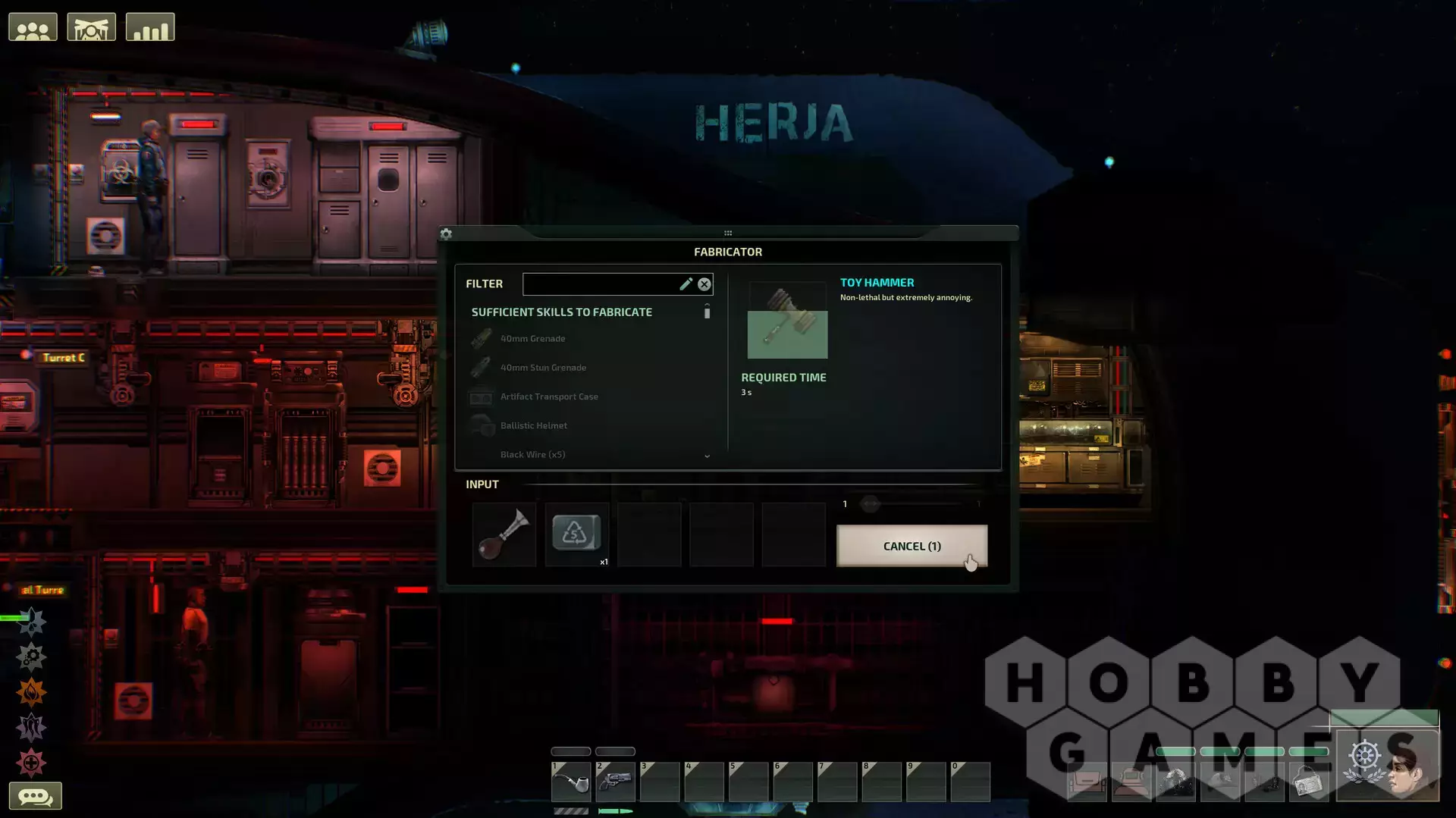Select the pipe in hotbar slot 1
The height and width of the screenshot is (818, 1456).
pos(571,782)
